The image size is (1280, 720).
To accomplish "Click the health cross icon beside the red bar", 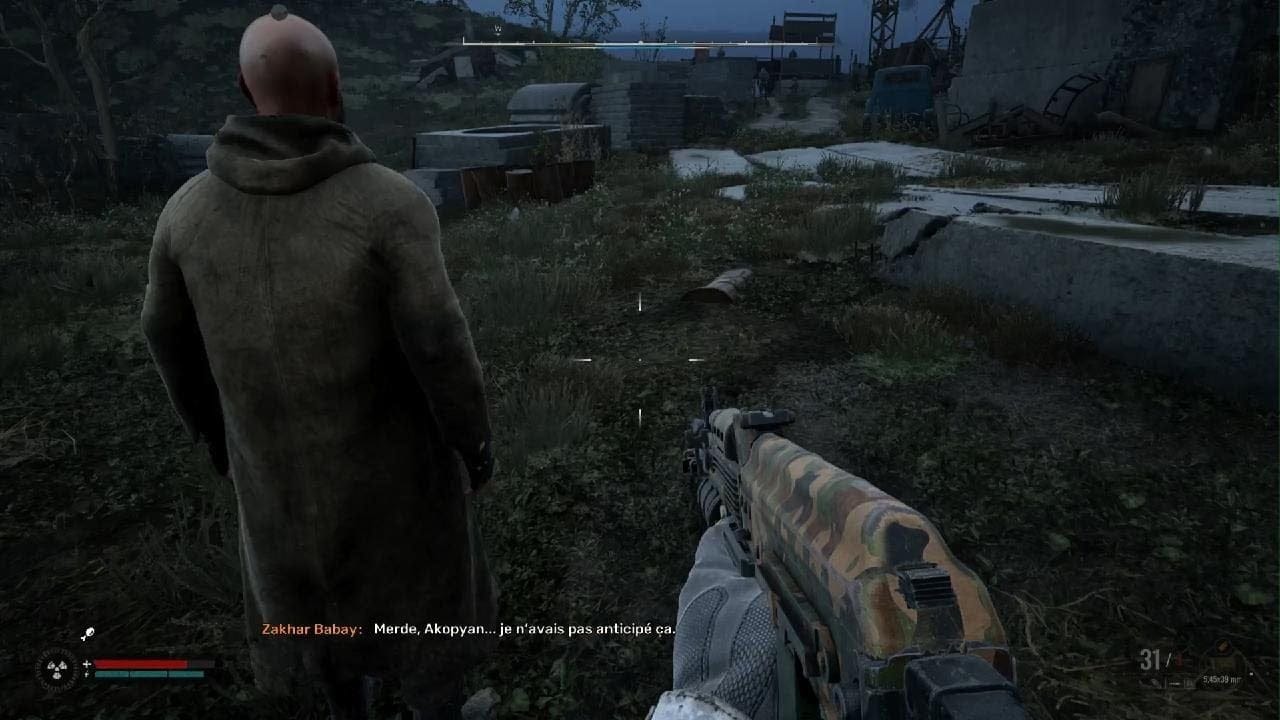I will (x=87, y=663).
